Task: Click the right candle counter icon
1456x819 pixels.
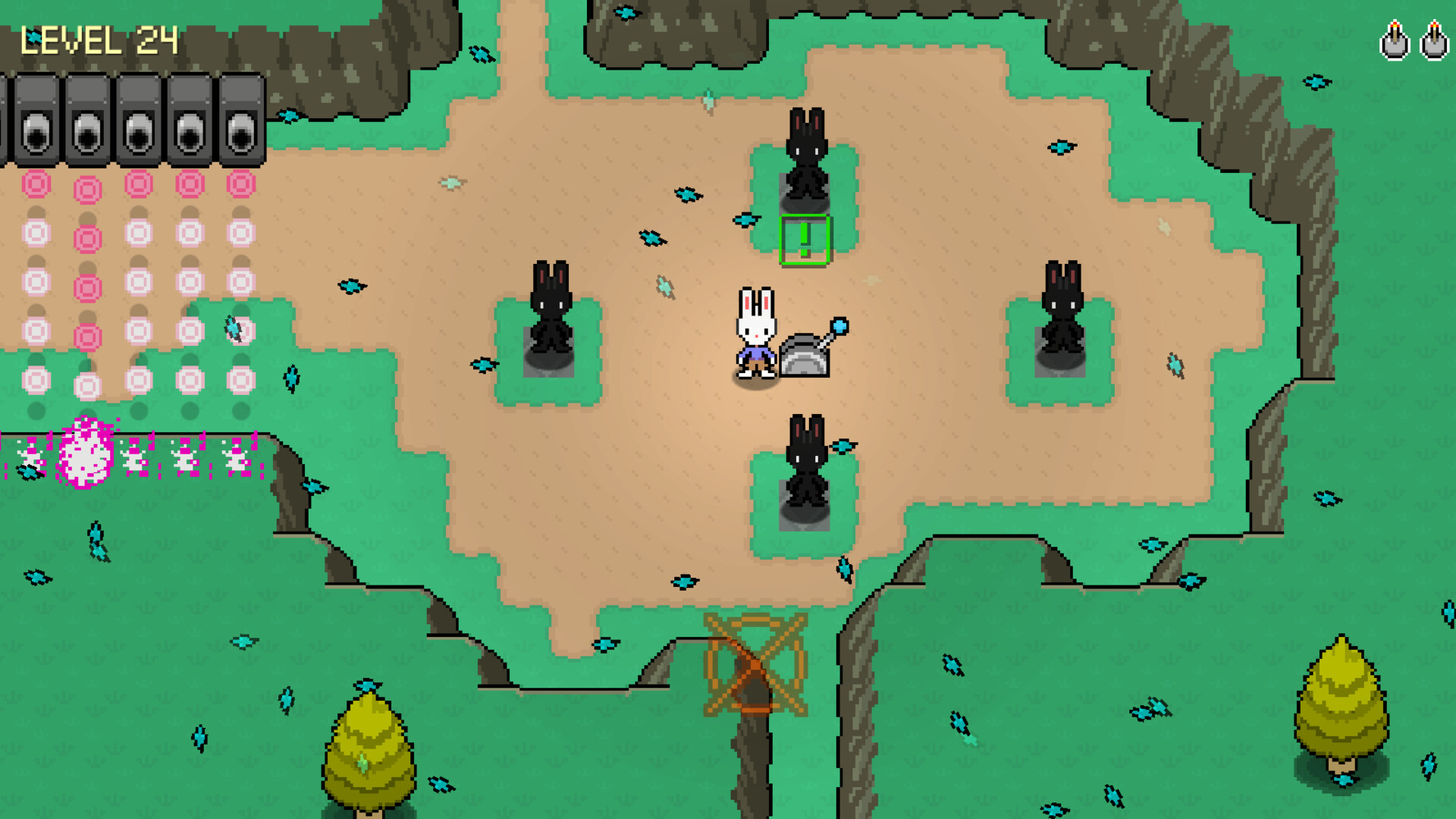Action: point(1435,39)
